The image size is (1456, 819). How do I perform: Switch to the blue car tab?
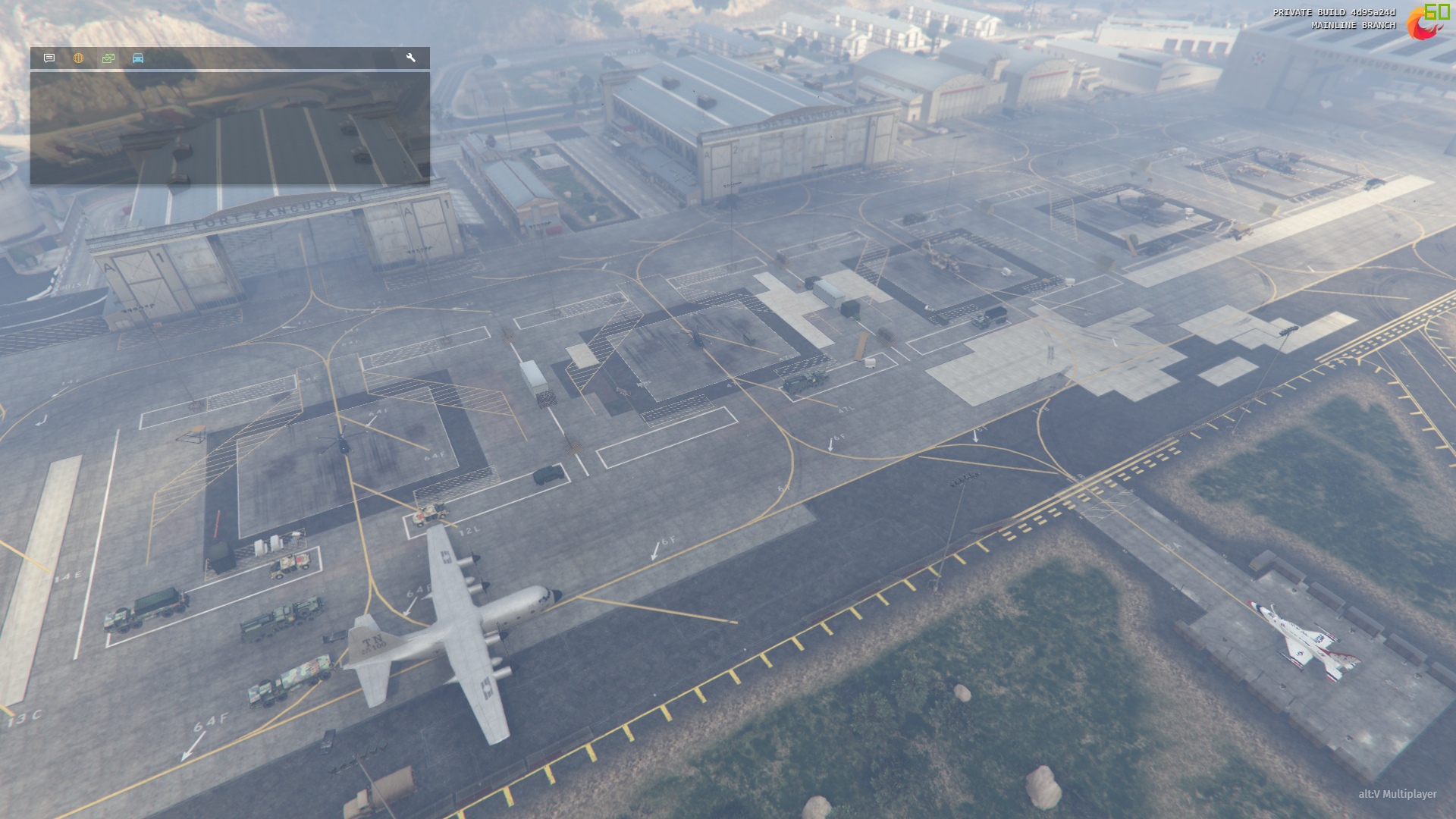pos(138,58)
